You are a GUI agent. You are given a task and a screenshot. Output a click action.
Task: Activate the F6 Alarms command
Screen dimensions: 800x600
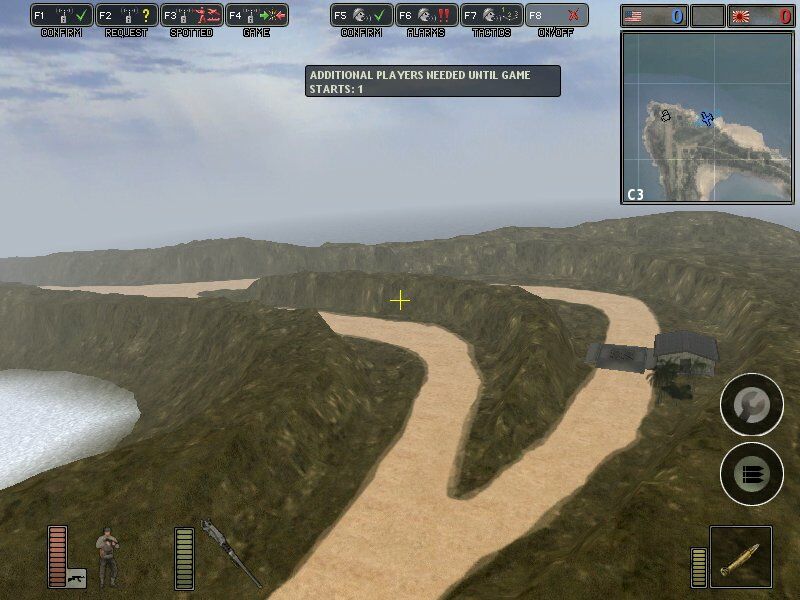pyautogui.click(x=425, y=16)
